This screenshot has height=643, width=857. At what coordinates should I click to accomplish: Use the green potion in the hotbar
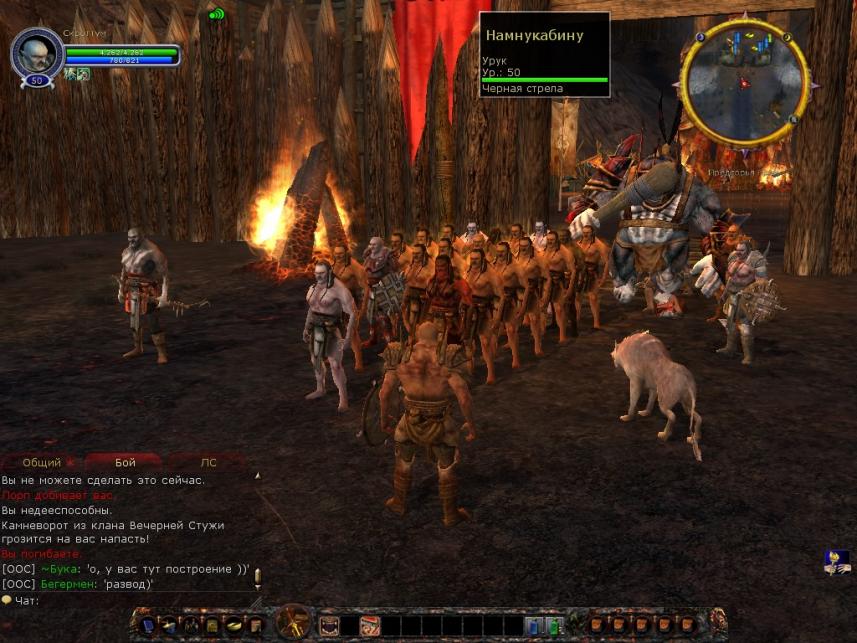point(553,626)
